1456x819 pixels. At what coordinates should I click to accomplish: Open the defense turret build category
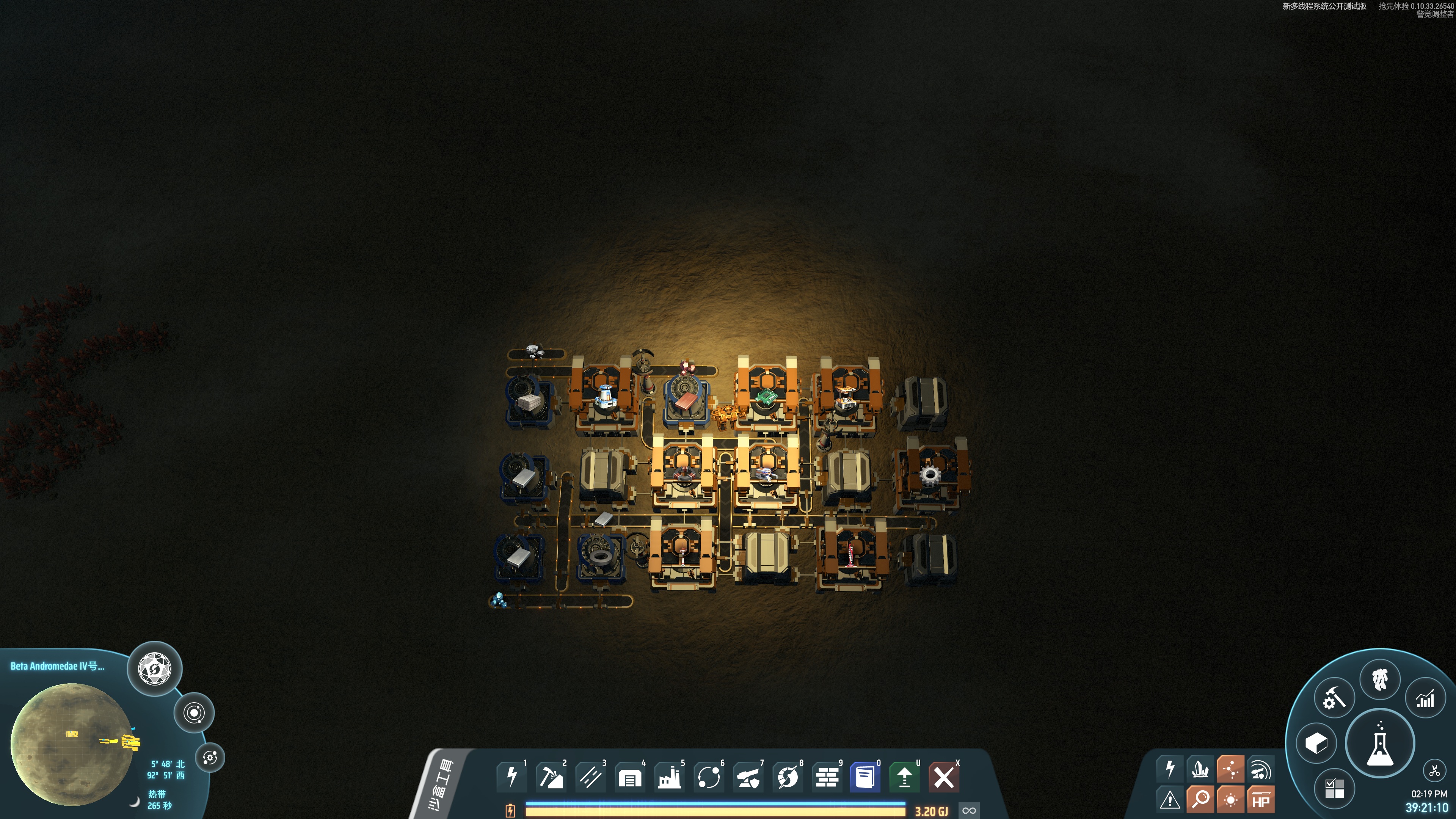748,777
